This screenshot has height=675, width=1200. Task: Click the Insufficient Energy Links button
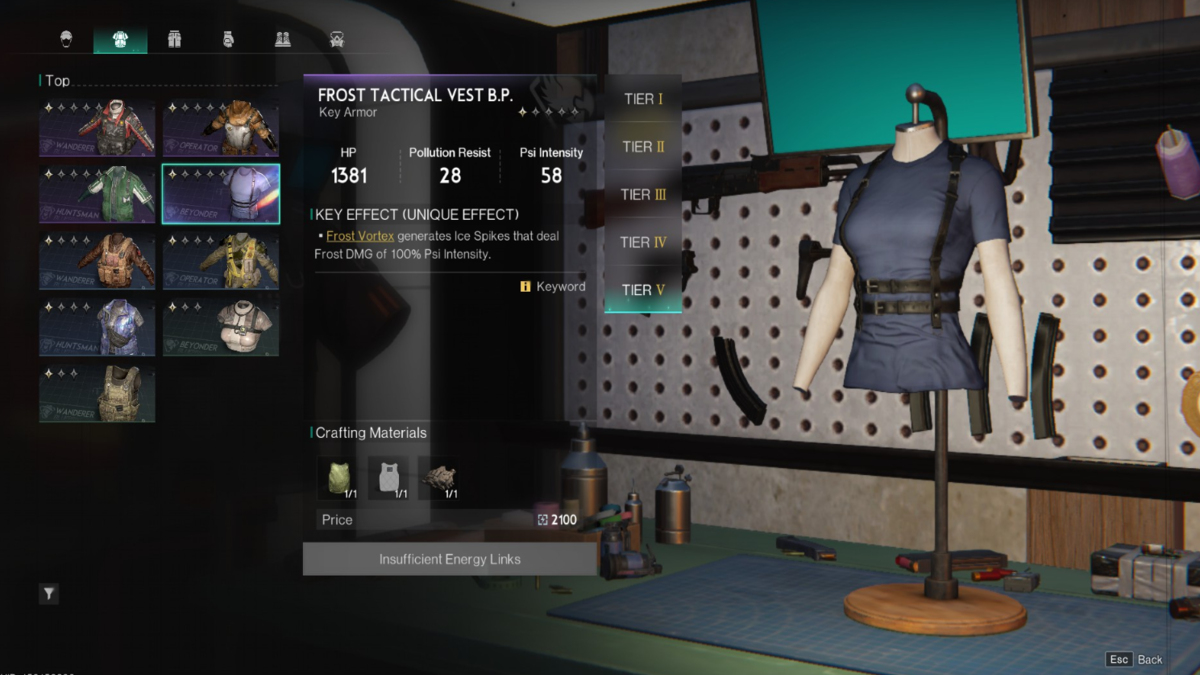point(450,559)
